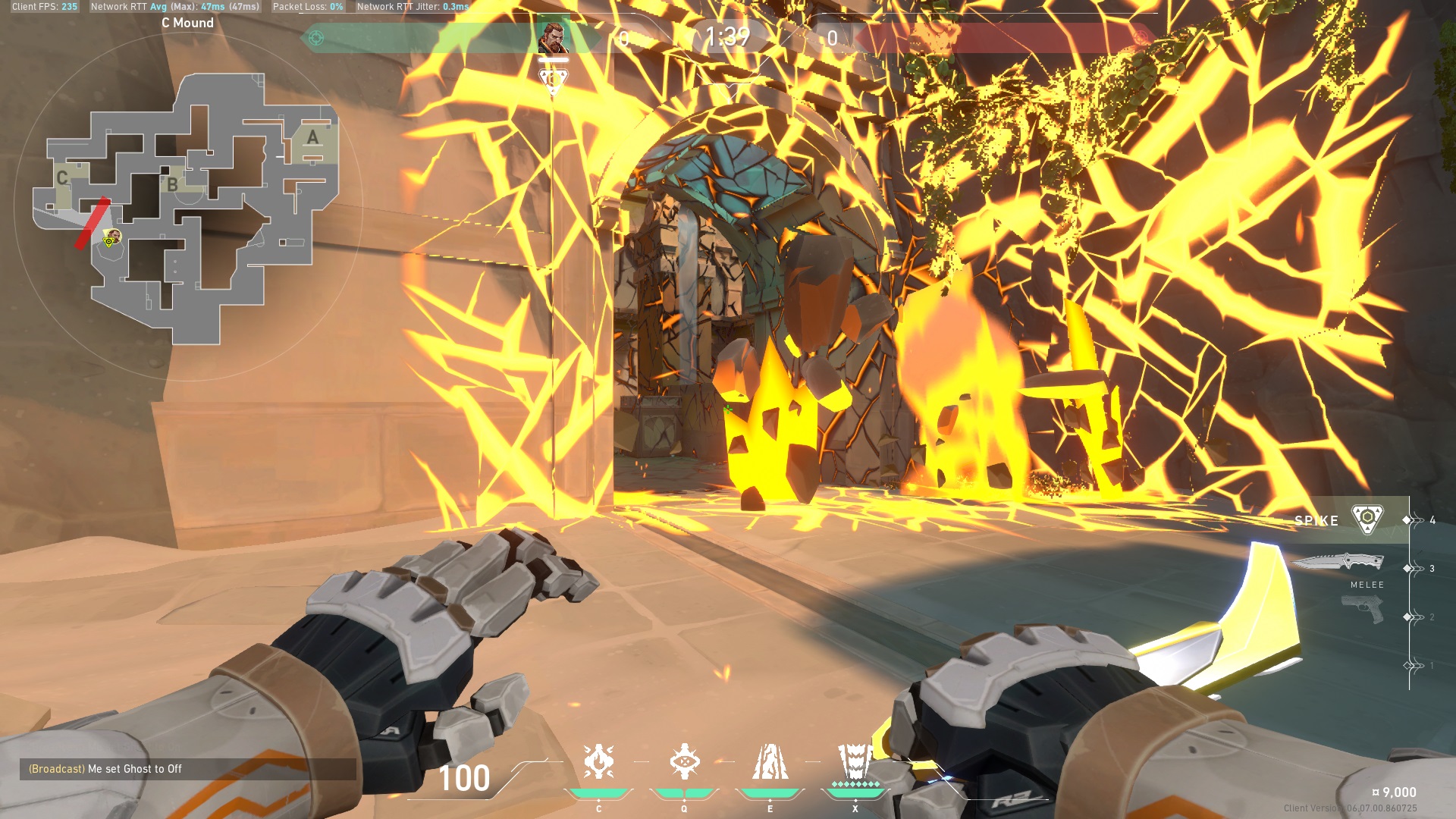Switch to the Melee knife slot
The width and height of the screenshot is (1456, 819).
tap(1338, 563)
